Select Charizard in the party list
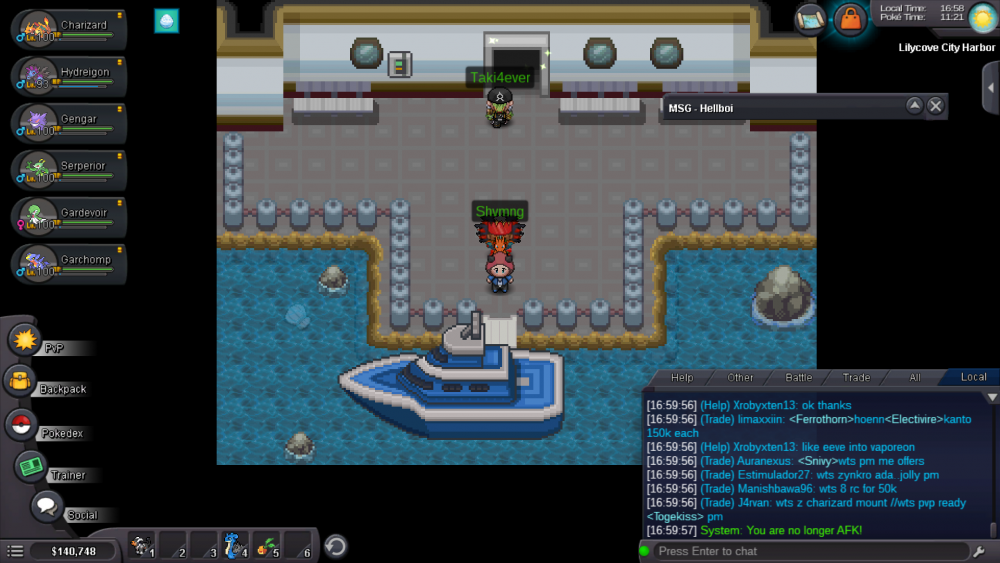The height and width of the screenshot is (563, 1000). pos(68,29)
